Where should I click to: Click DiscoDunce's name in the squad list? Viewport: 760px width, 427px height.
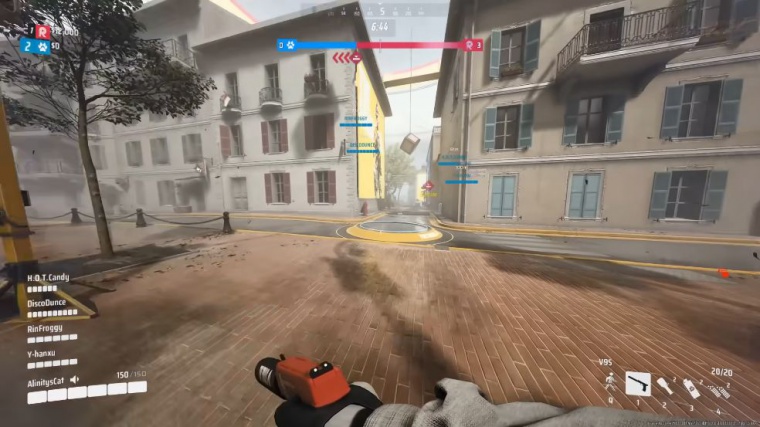pos(48,303)
